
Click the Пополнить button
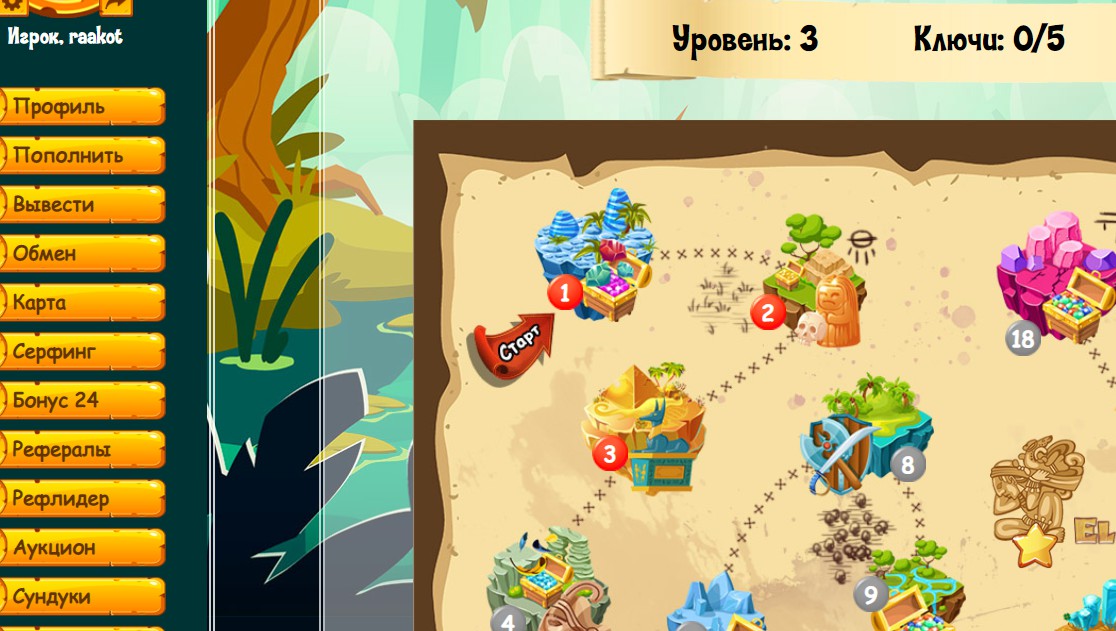(82, 155)
